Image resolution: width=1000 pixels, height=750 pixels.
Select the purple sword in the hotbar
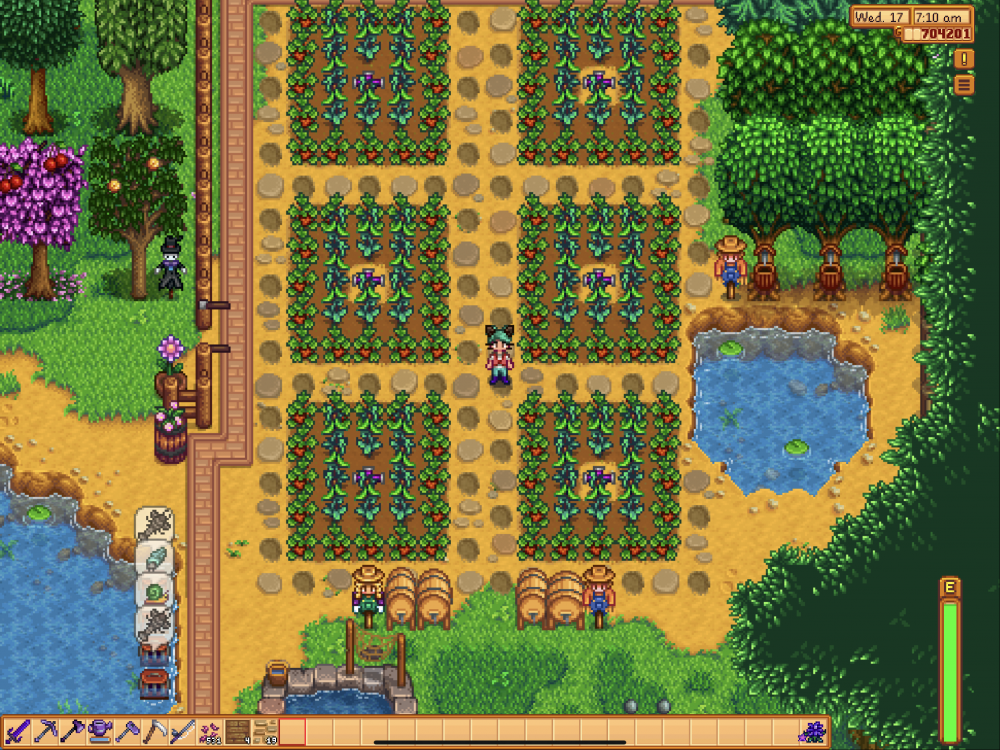coord(19,732)
